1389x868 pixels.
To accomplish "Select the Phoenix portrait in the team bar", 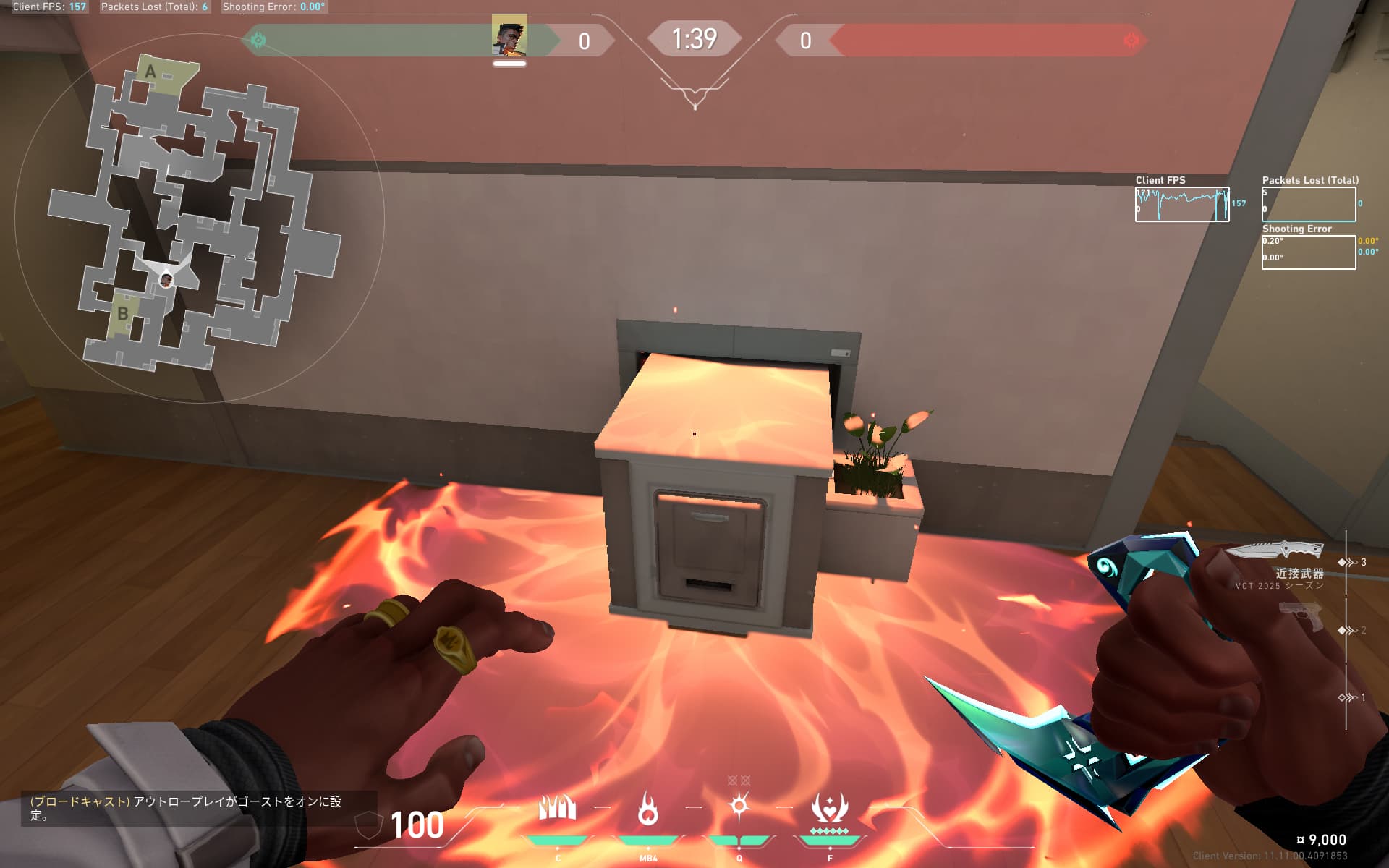I will point(509,36).
